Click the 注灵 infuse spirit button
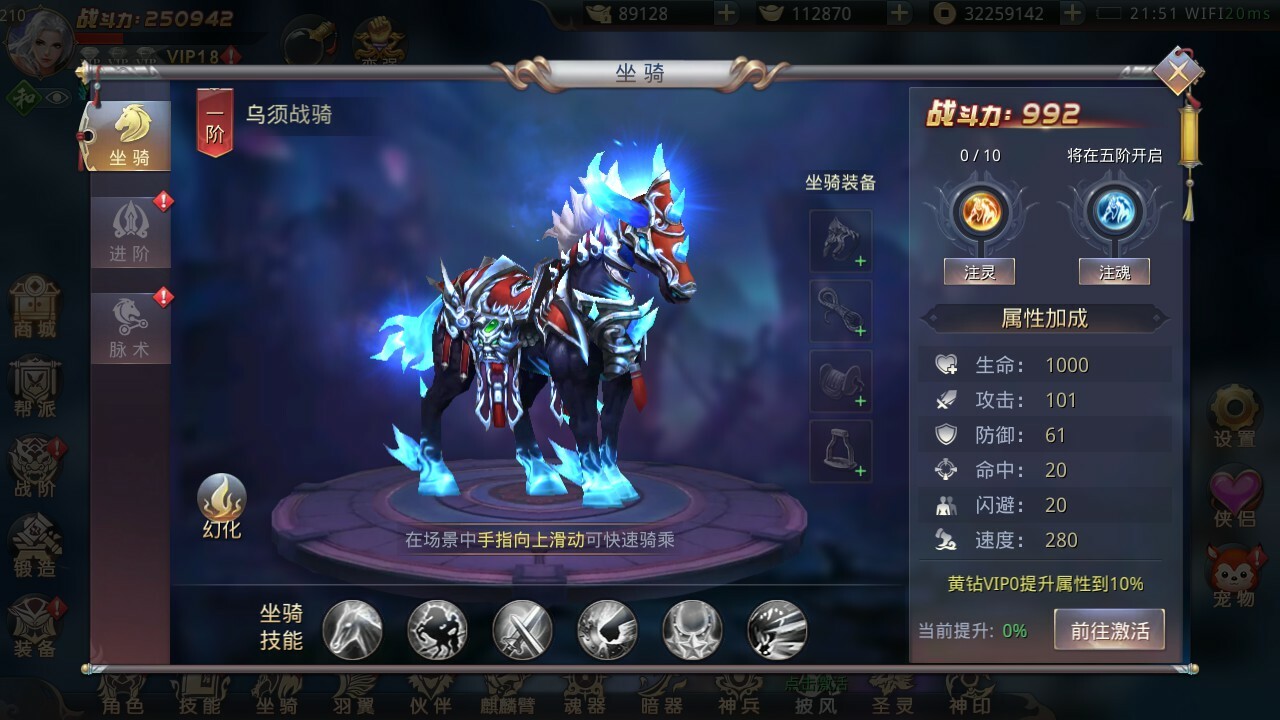Screen dimensions: 1280x720 [x=979, y=271]
